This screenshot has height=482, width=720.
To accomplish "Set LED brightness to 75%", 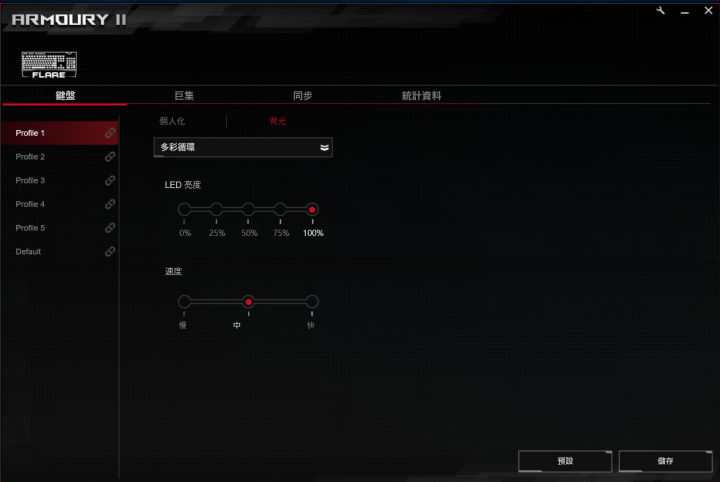I will pos(280,209).
